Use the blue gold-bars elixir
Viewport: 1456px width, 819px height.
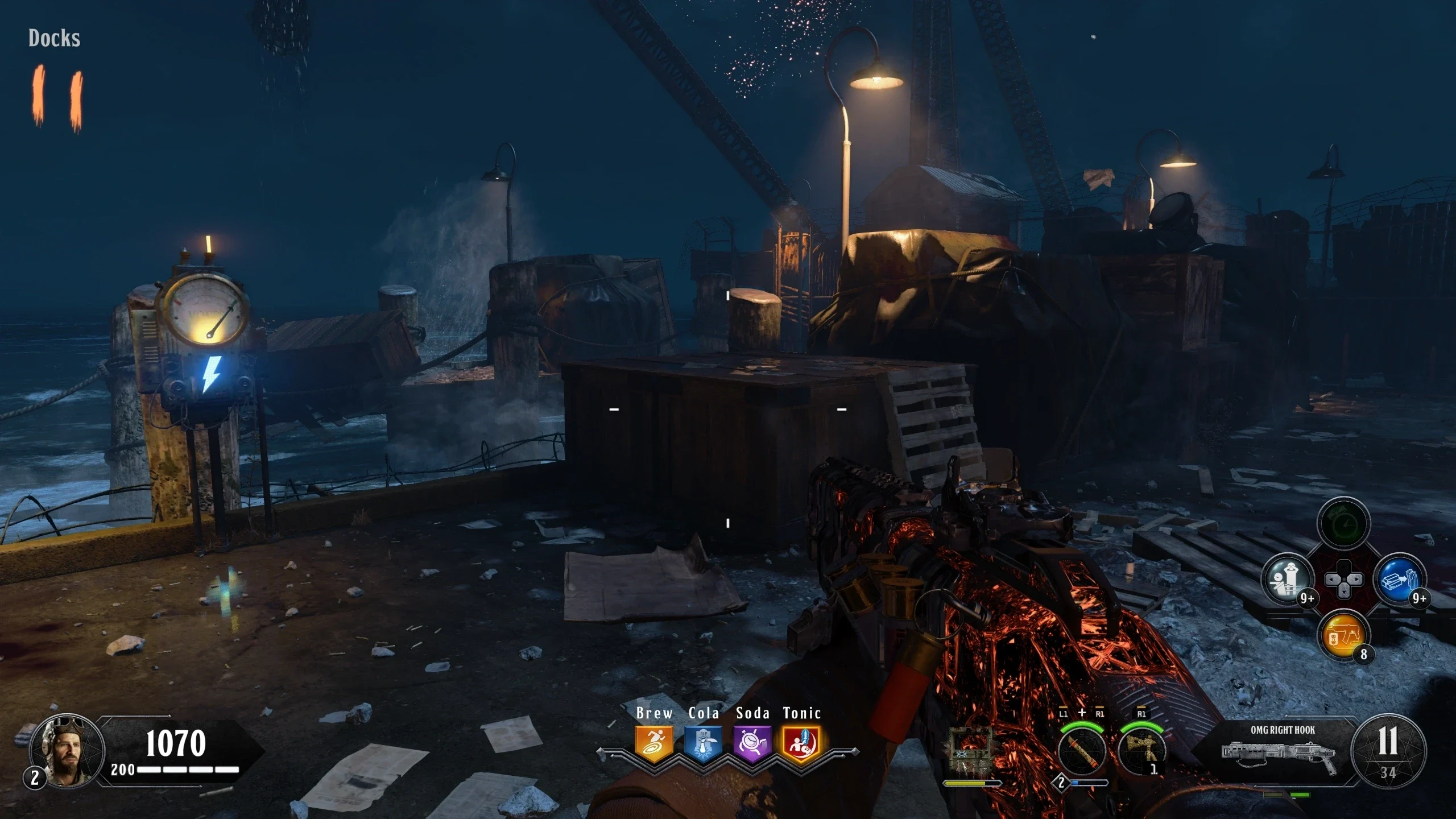[1400, 580]
